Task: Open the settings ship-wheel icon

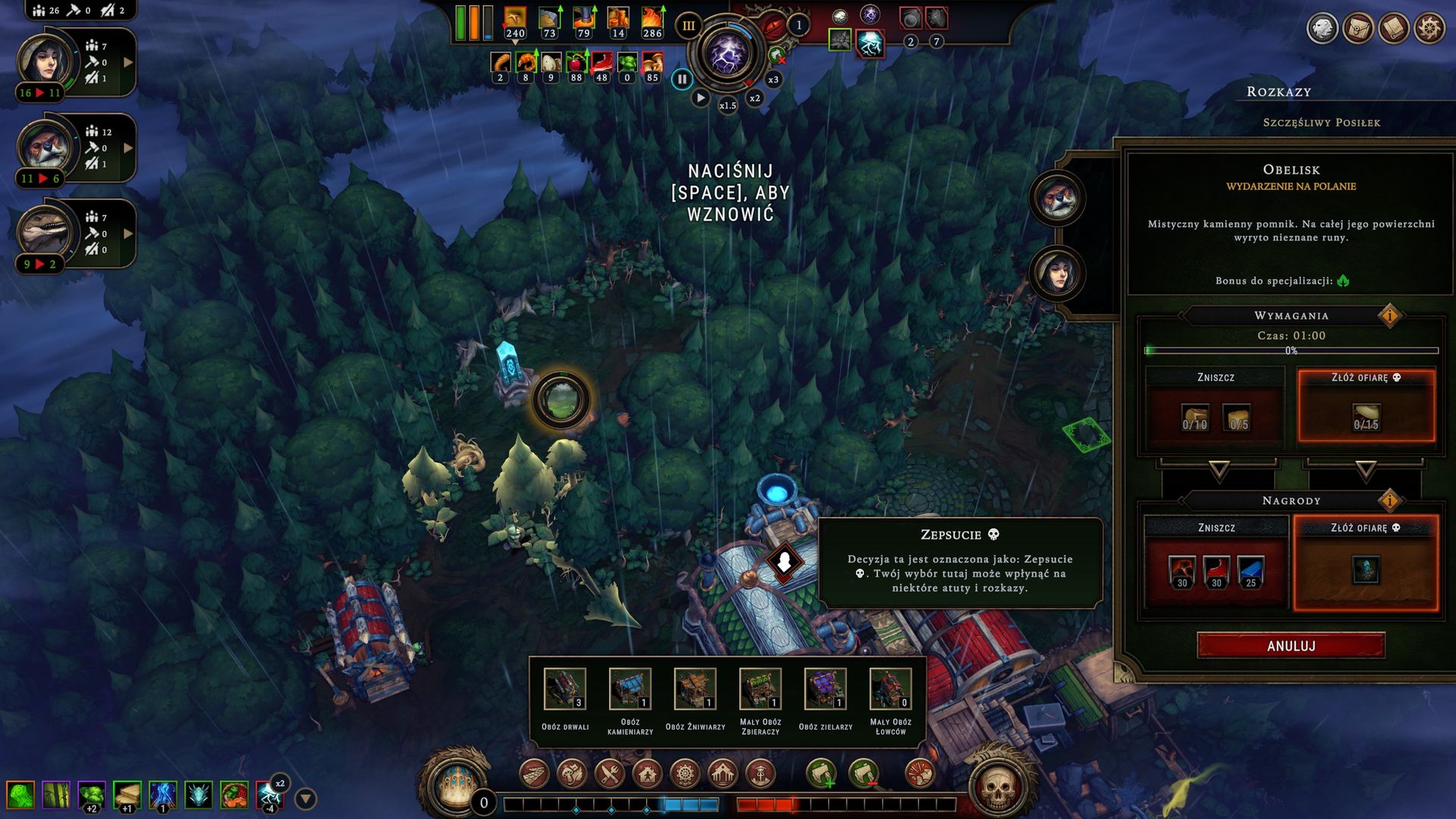Action: 1429,29
